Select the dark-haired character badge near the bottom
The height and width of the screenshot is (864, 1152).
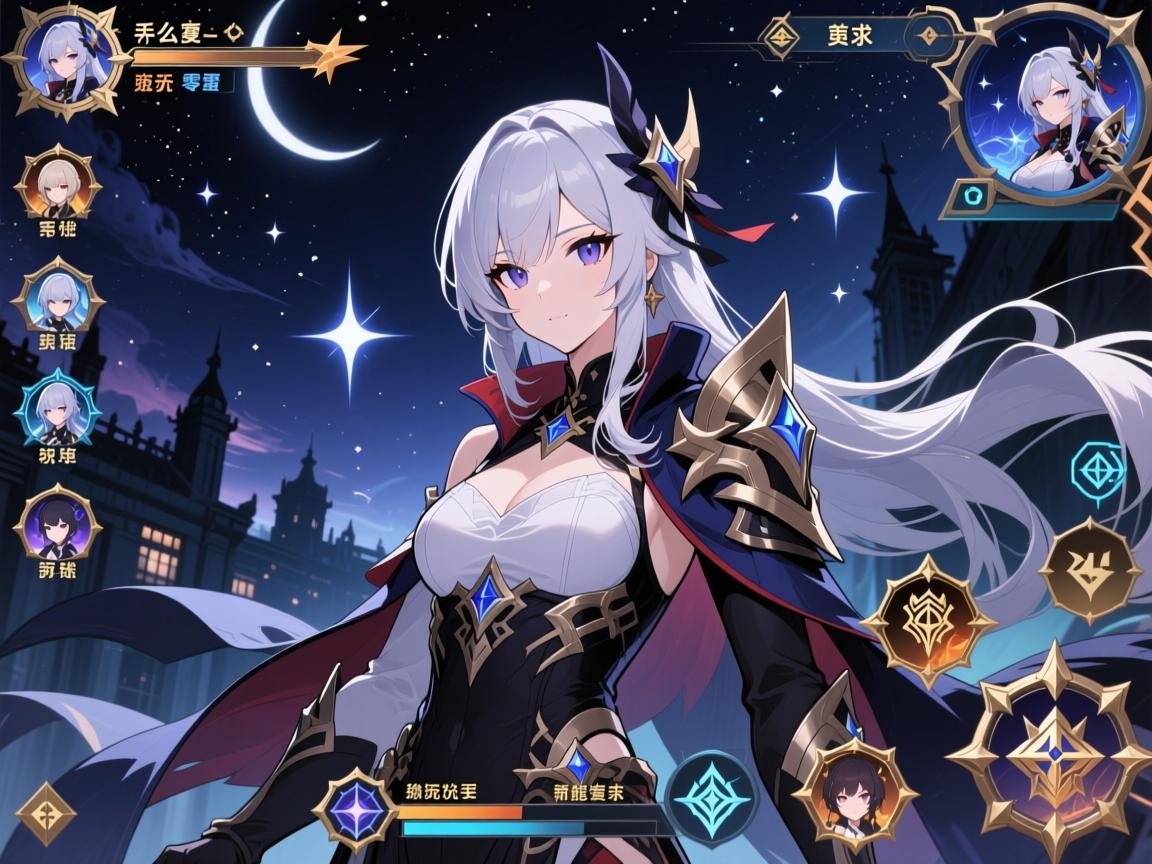point(856,792)
